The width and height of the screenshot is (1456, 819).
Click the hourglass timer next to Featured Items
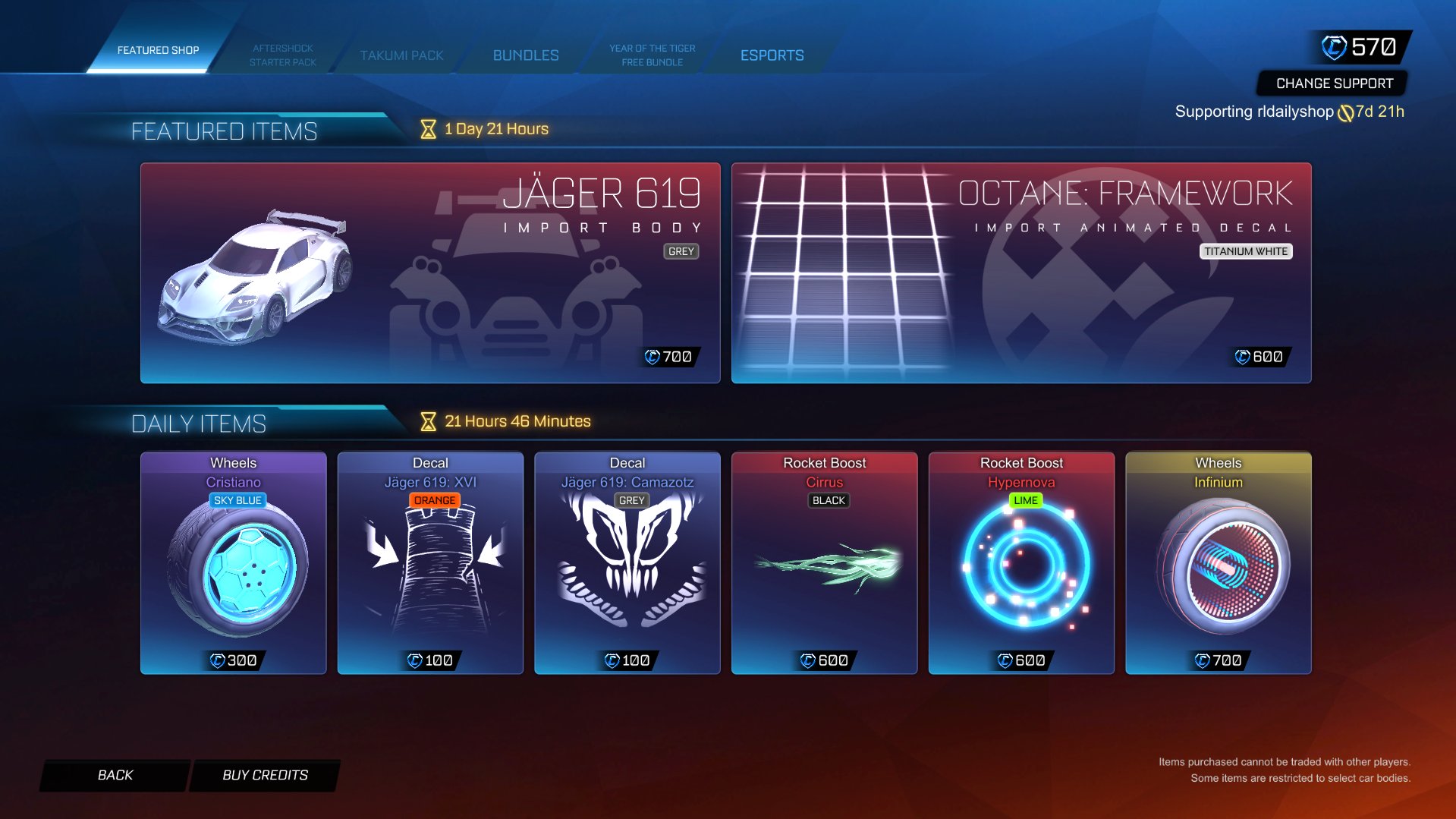point(427,129)
